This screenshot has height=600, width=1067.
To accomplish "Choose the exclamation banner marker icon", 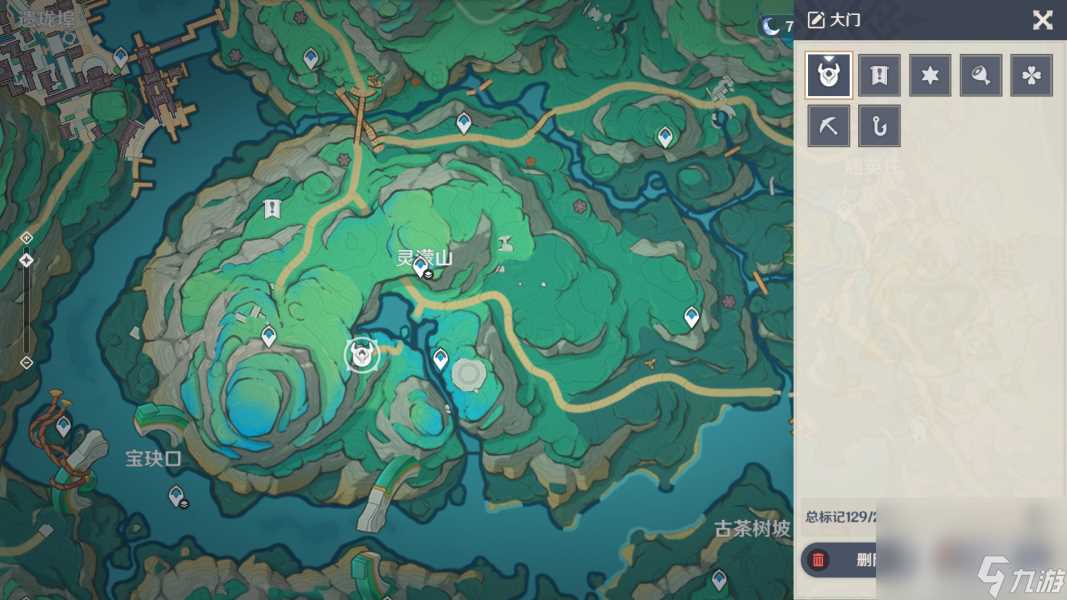I will [879, 75].
